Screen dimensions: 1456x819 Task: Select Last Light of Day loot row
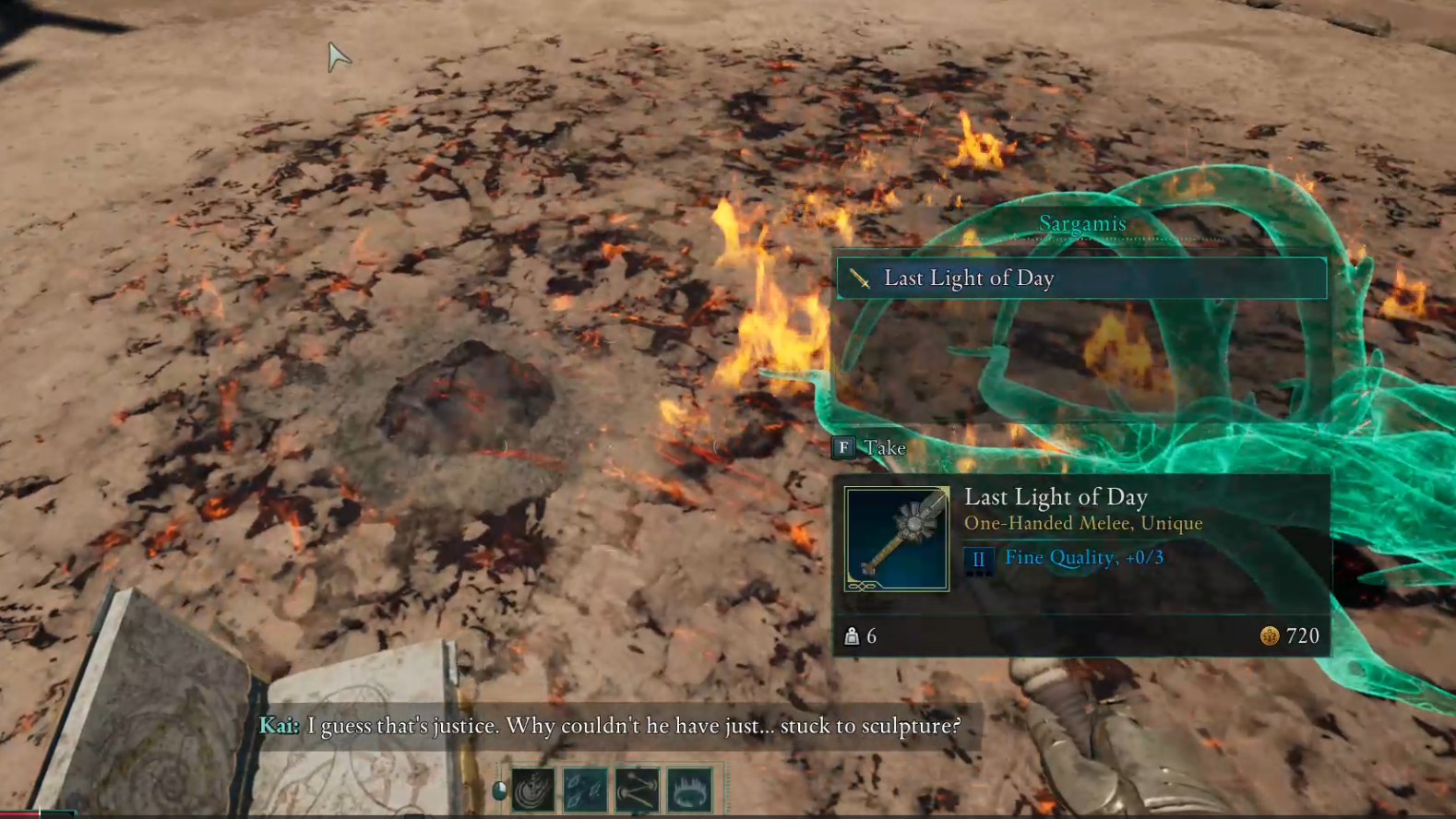(x=1080, y=278)
